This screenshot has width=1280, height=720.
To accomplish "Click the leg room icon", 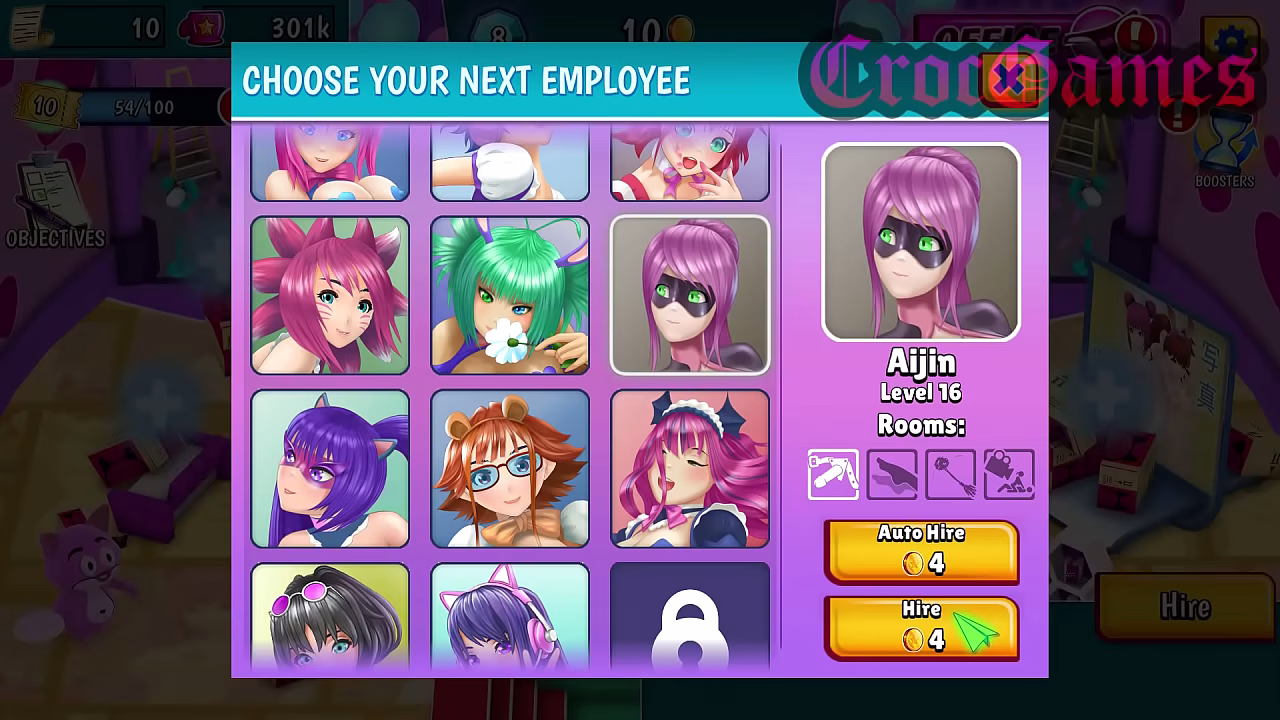I will coord(891,474).
